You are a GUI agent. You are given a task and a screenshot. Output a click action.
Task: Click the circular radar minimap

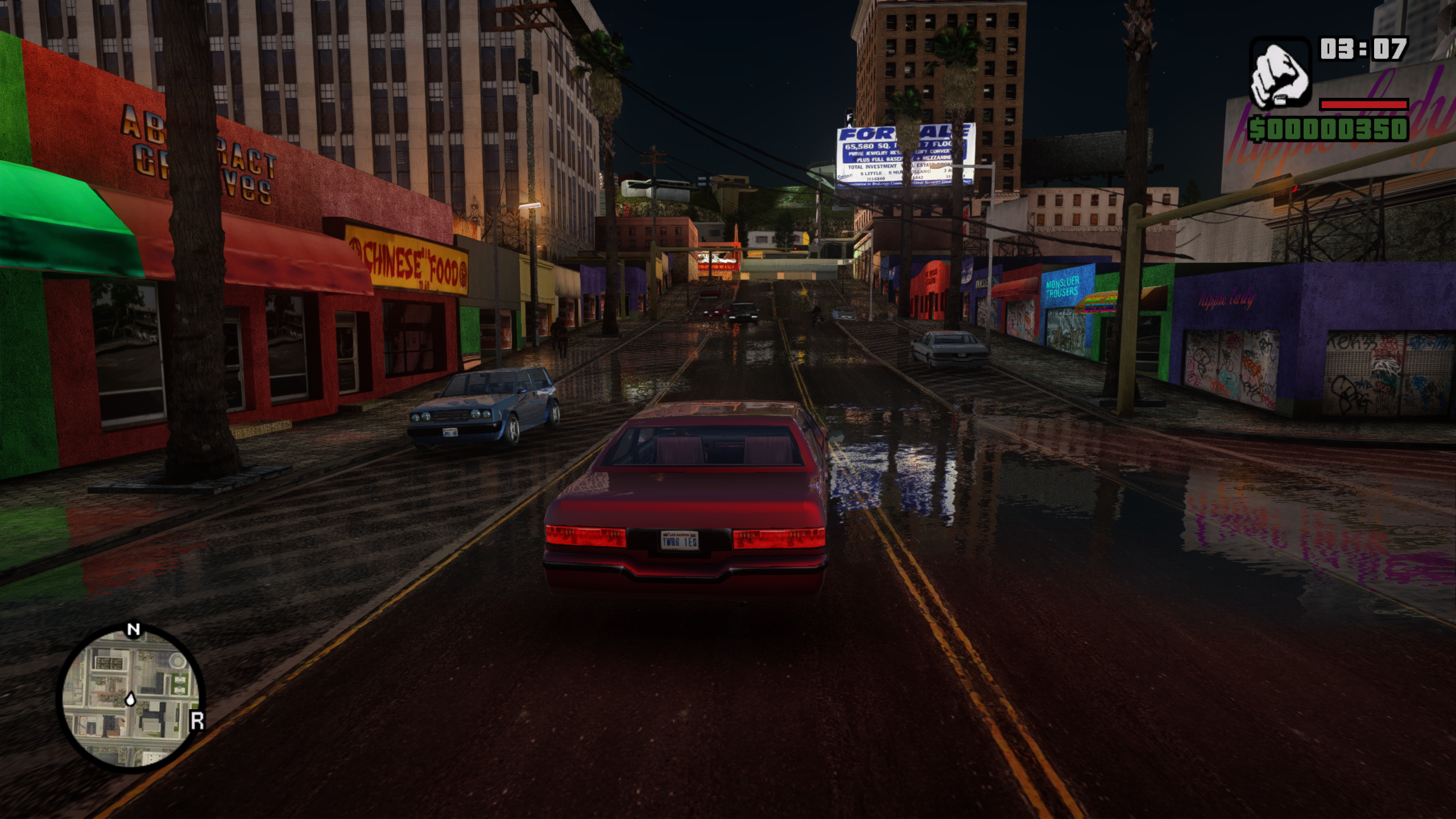tap(131, 699)
